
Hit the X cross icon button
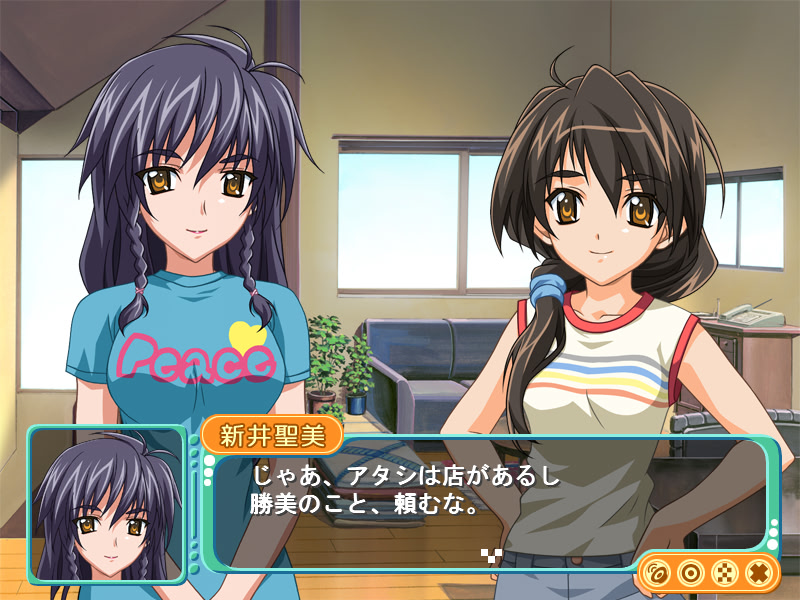coord(758,573)
